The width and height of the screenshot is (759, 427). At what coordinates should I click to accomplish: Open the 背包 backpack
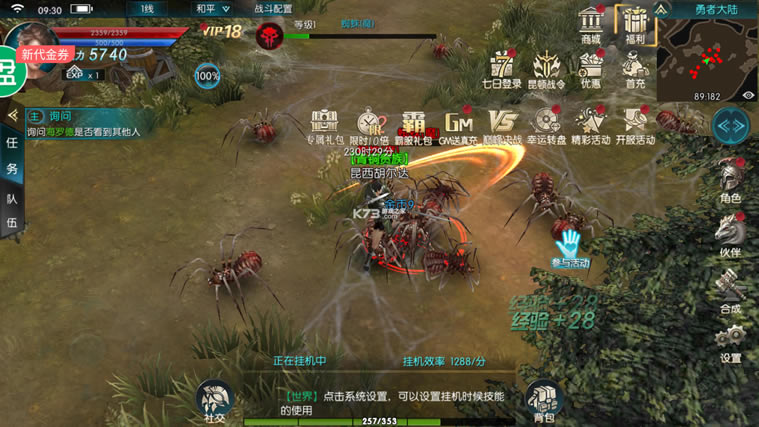tap(543, 401)
